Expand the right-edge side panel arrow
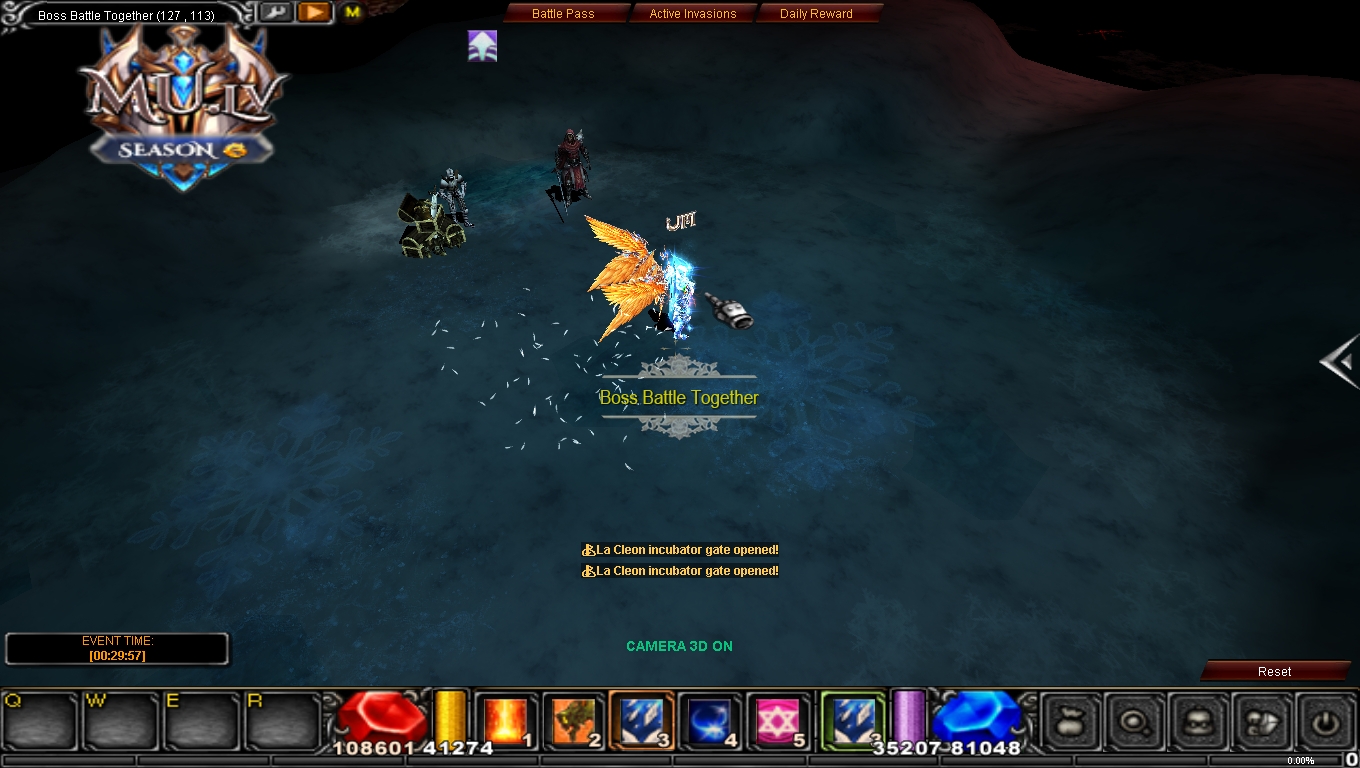The height and width of the screenshot is (768, 1360). point(1340,363)
